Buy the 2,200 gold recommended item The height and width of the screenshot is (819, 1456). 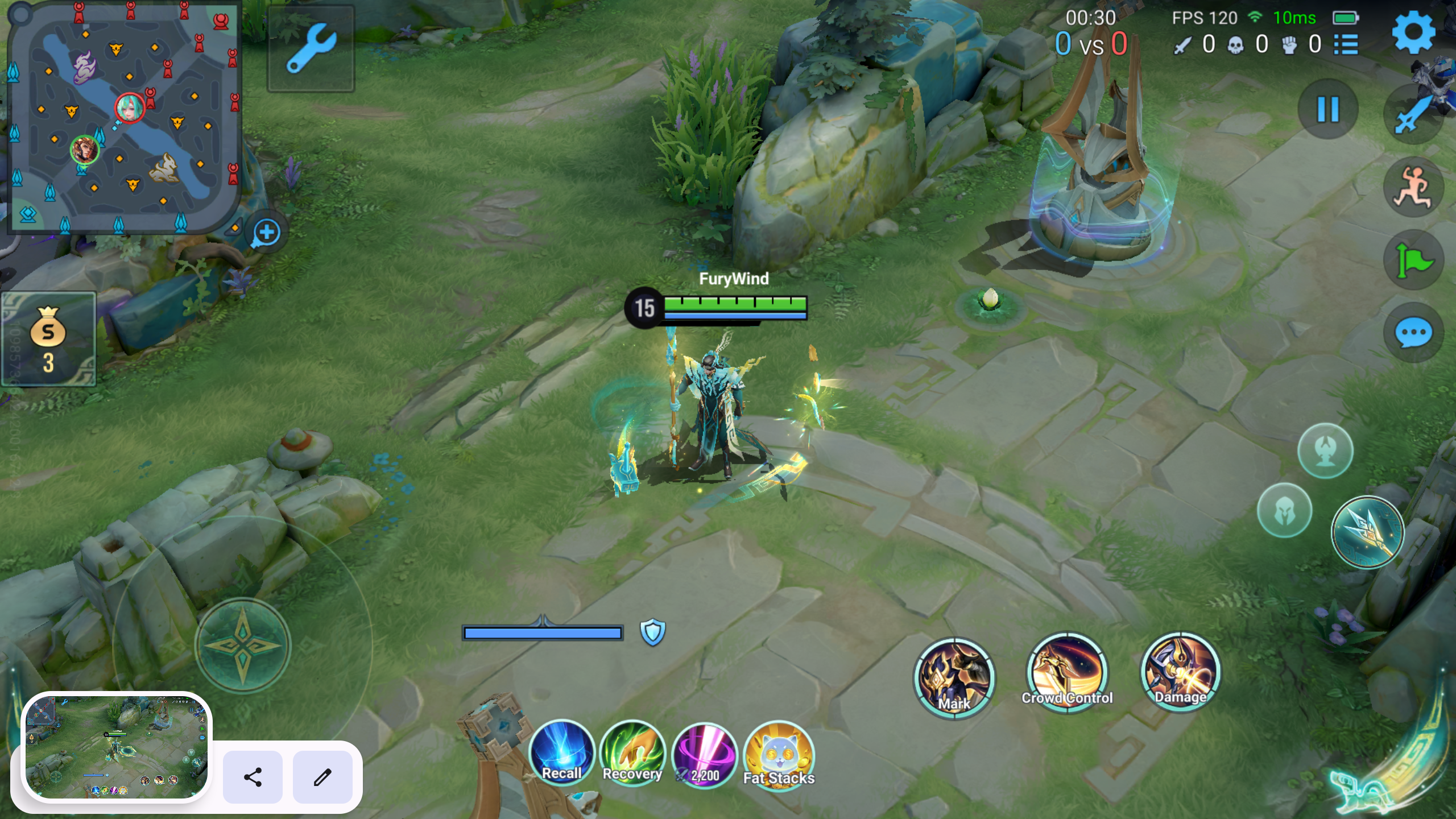[x=705, y=755]
